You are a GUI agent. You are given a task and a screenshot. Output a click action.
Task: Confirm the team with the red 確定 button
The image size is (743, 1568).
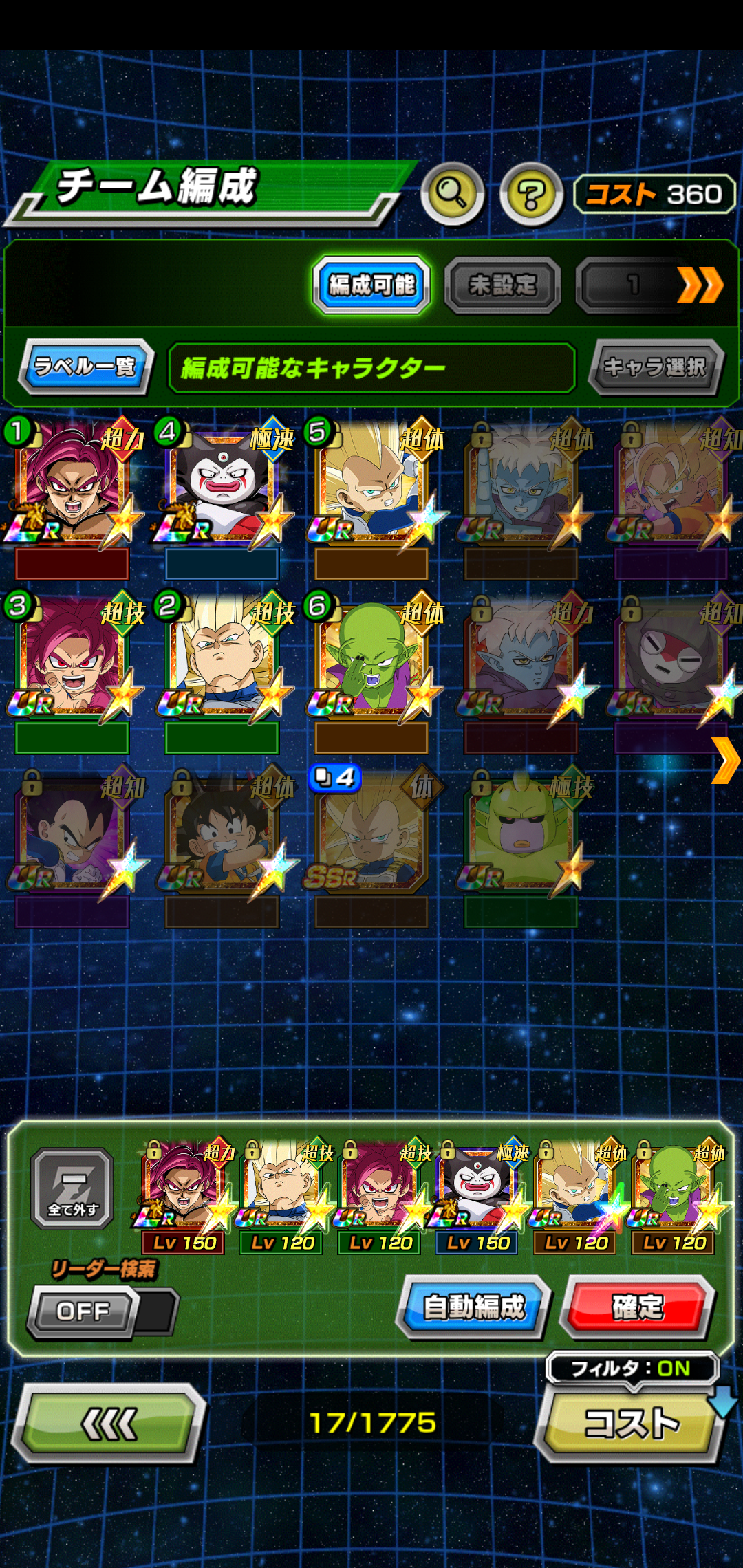(x=637, y=1307)
